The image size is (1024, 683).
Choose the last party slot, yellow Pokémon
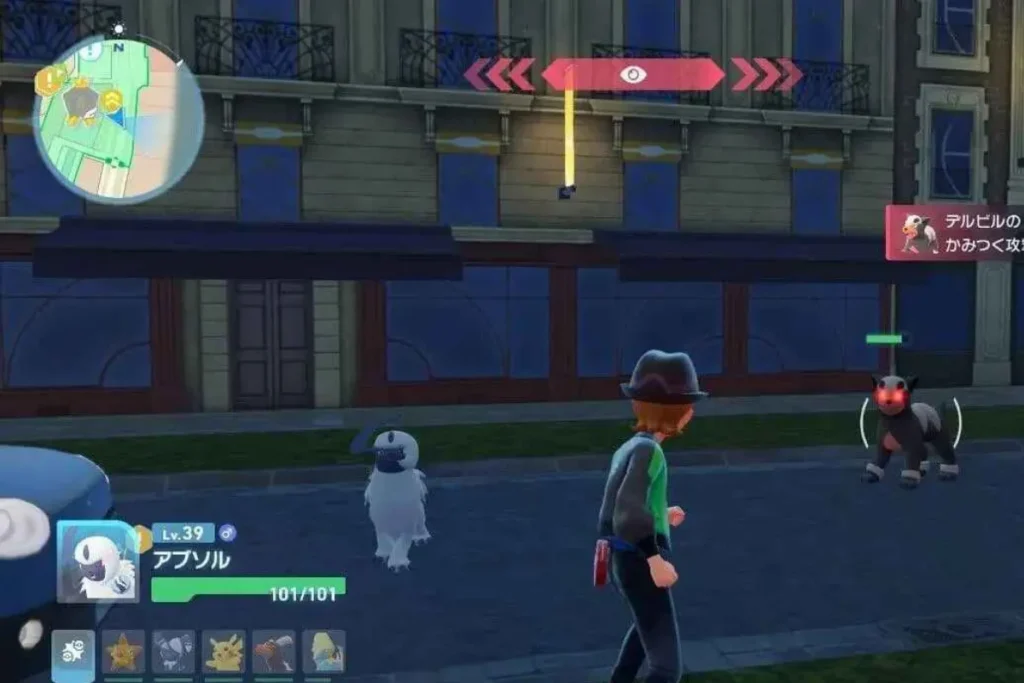pyautogui.click(x=323, y=652)
